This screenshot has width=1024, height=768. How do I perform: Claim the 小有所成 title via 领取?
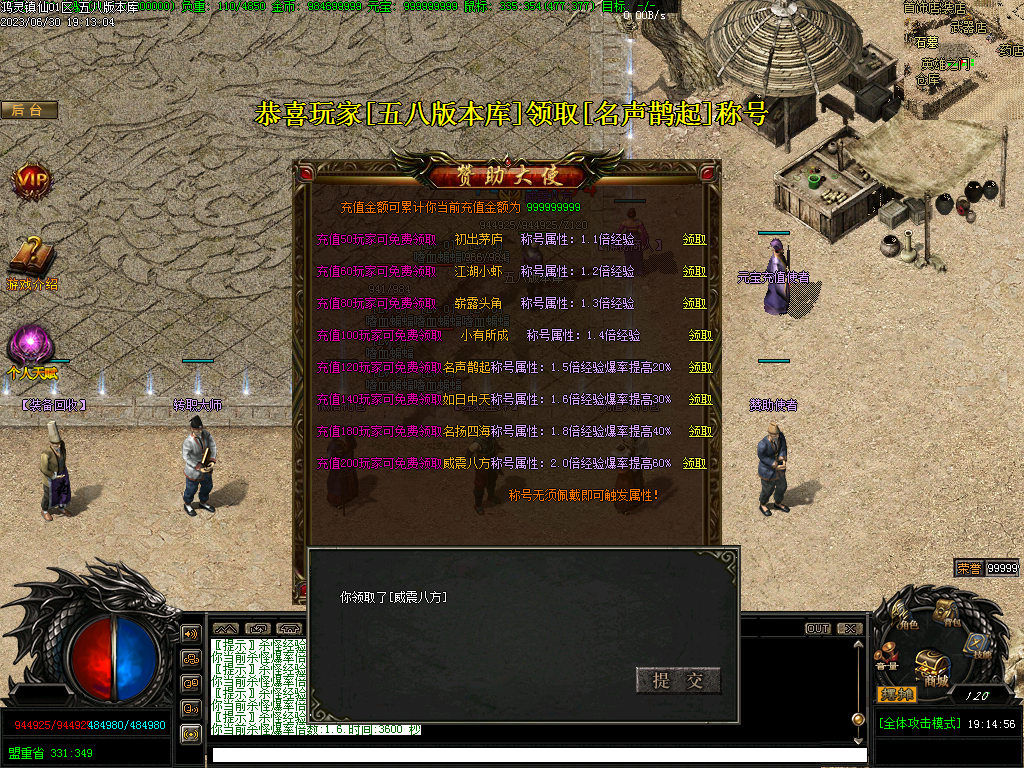click(700, 336)
